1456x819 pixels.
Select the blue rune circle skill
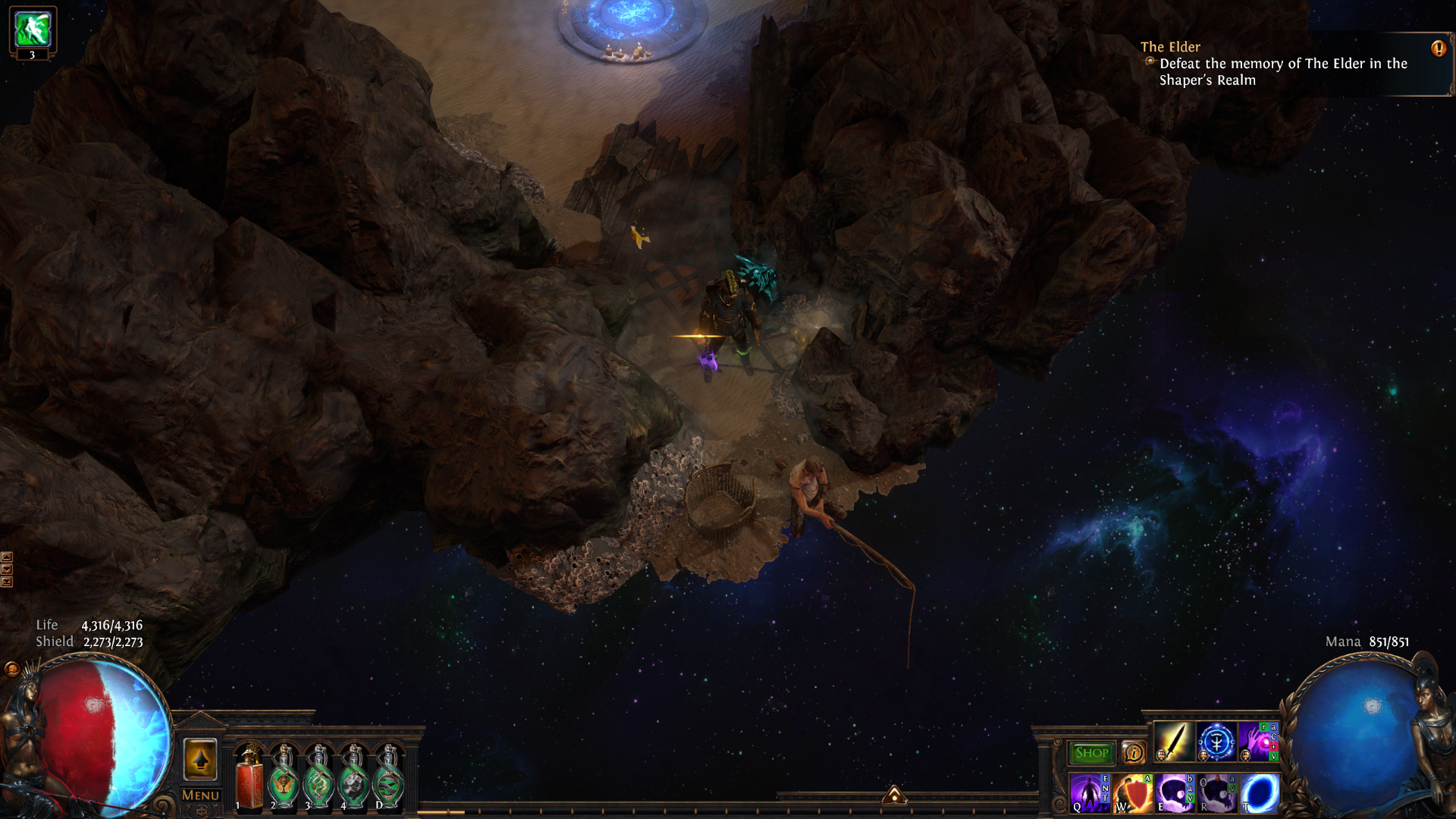pyautogui.click(x=1216, y=742)
